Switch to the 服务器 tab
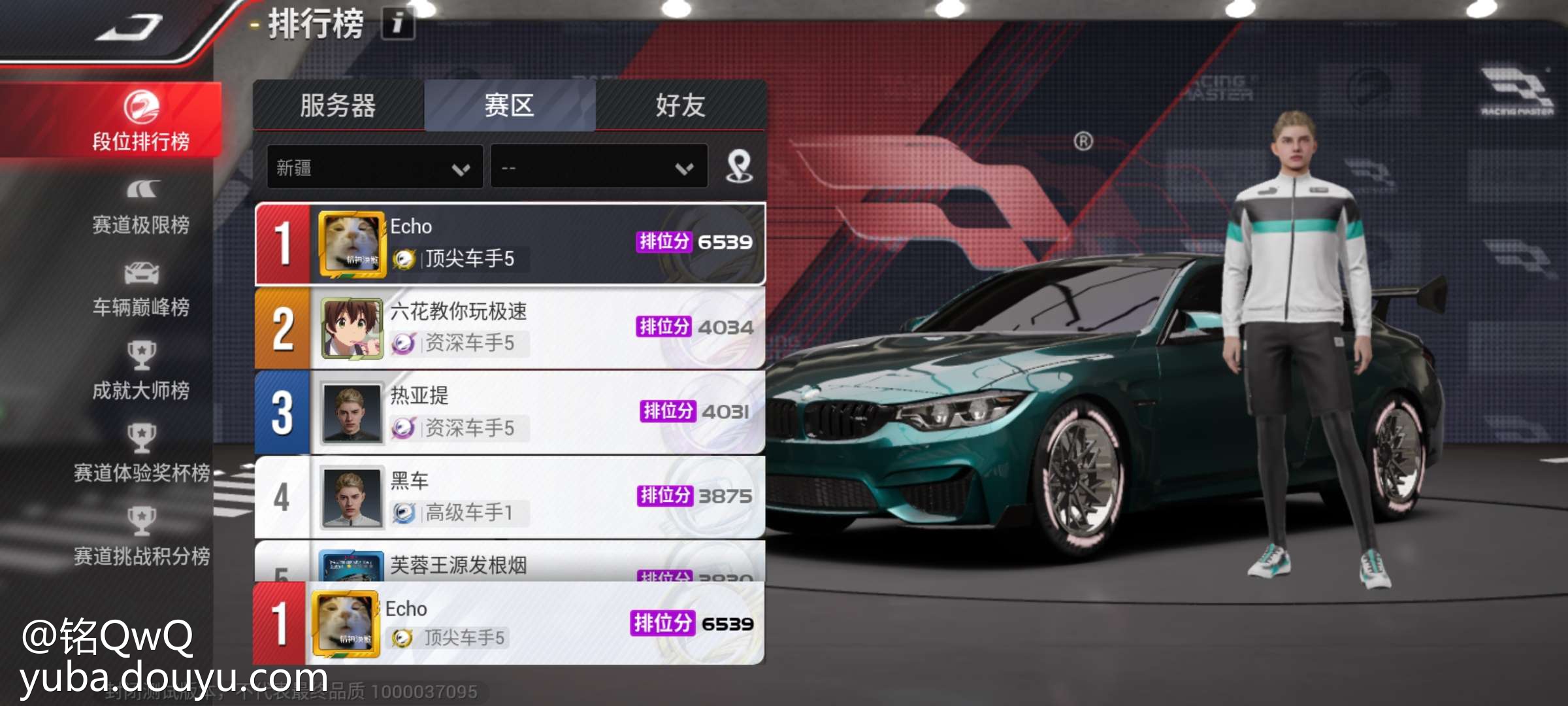 click(338, 105)
